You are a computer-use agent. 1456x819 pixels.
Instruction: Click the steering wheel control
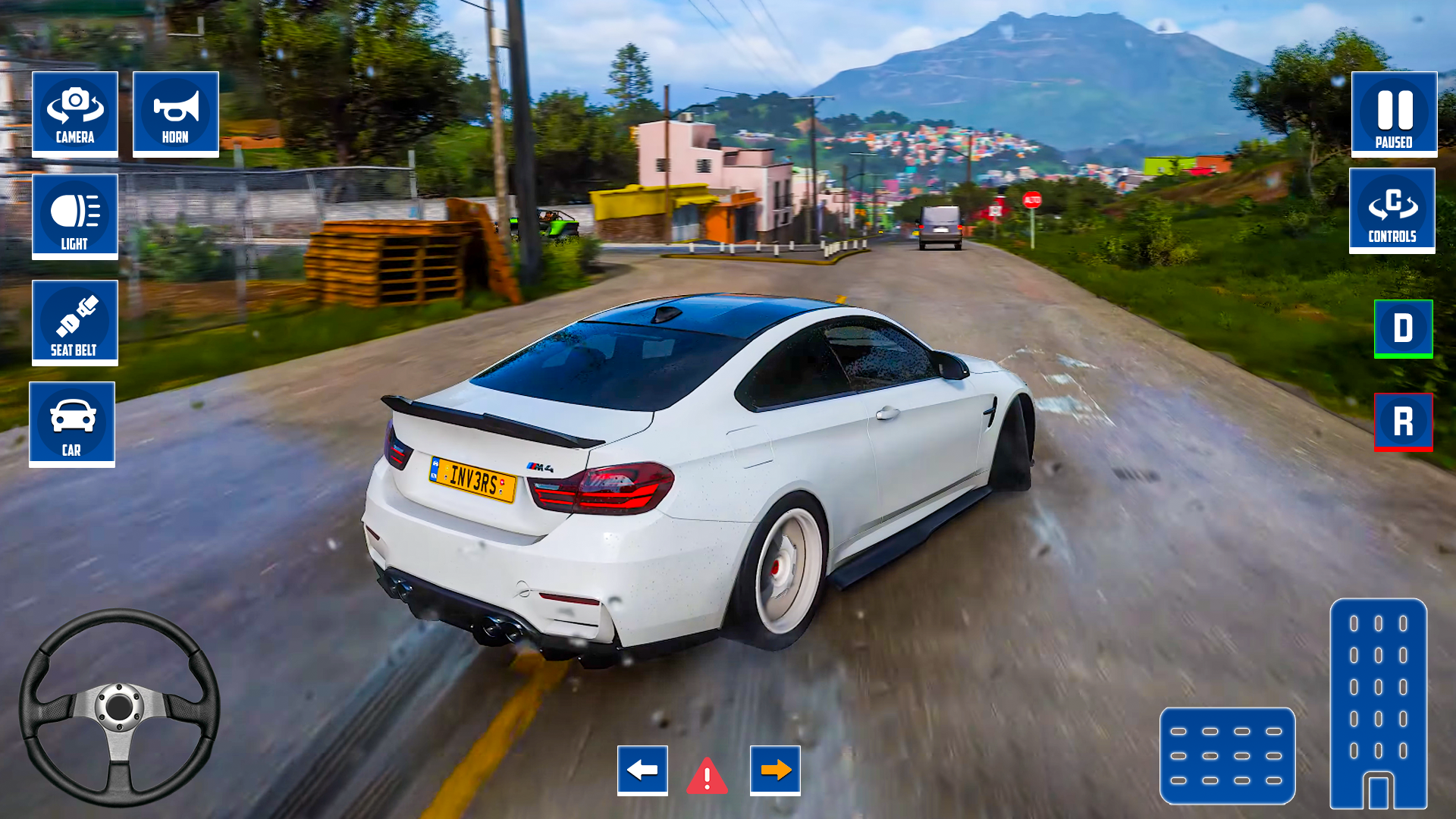coord(119,707)
